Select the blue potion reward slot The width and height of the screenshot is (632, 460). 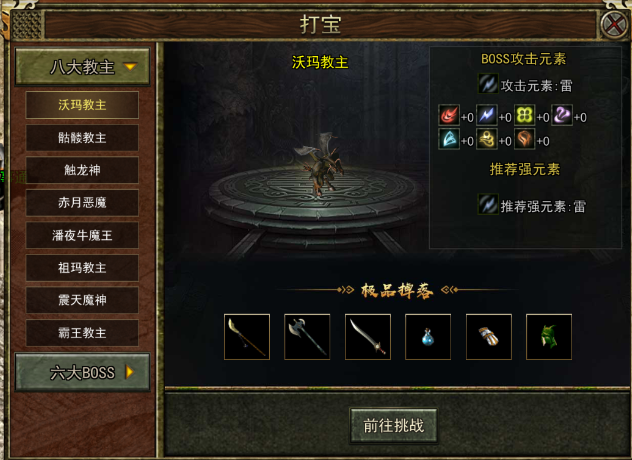click(428, 337)
